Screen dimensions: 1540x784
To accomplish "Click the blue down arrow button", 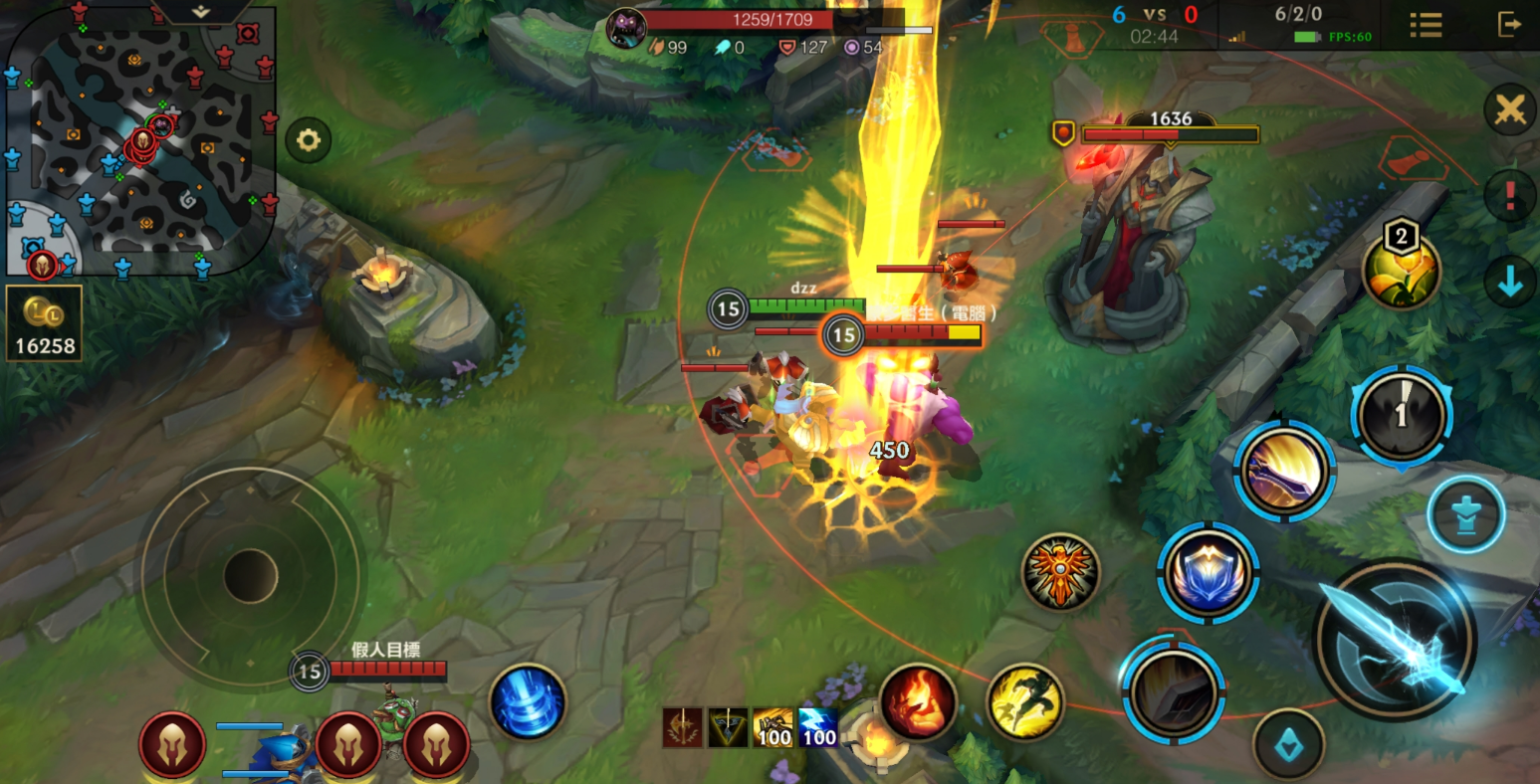I will click(x=1509, y=284).
